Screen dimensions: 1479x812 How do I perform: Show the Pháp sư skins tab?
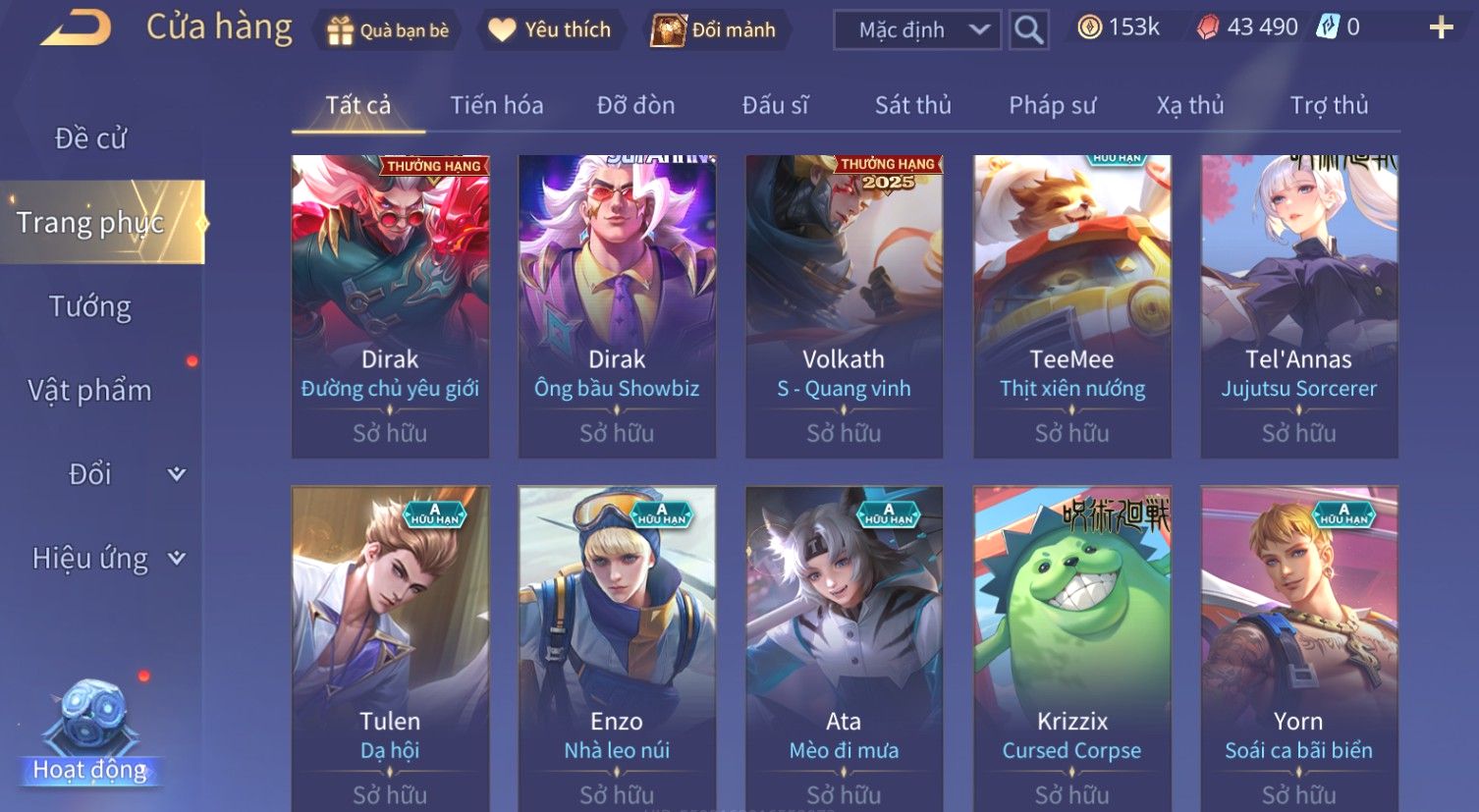(x=1052, y=105)
